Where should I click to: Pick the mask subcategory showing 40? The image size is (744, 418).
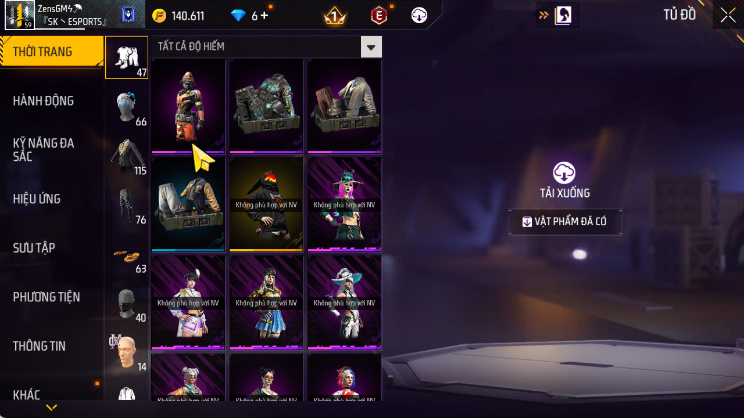click(126, 304)
